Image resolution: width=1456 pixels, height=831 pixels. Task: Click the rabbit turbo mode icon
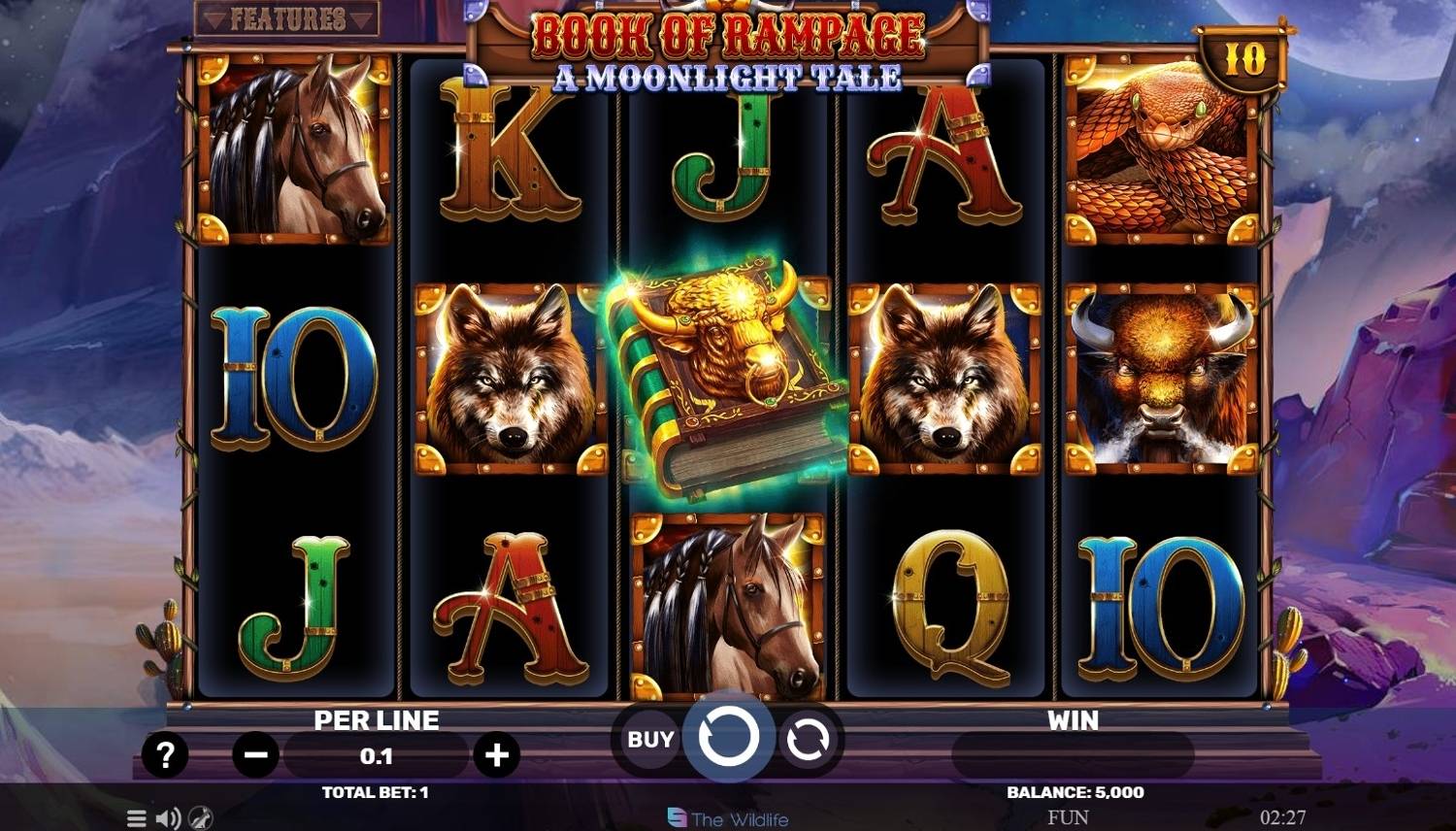200,818
